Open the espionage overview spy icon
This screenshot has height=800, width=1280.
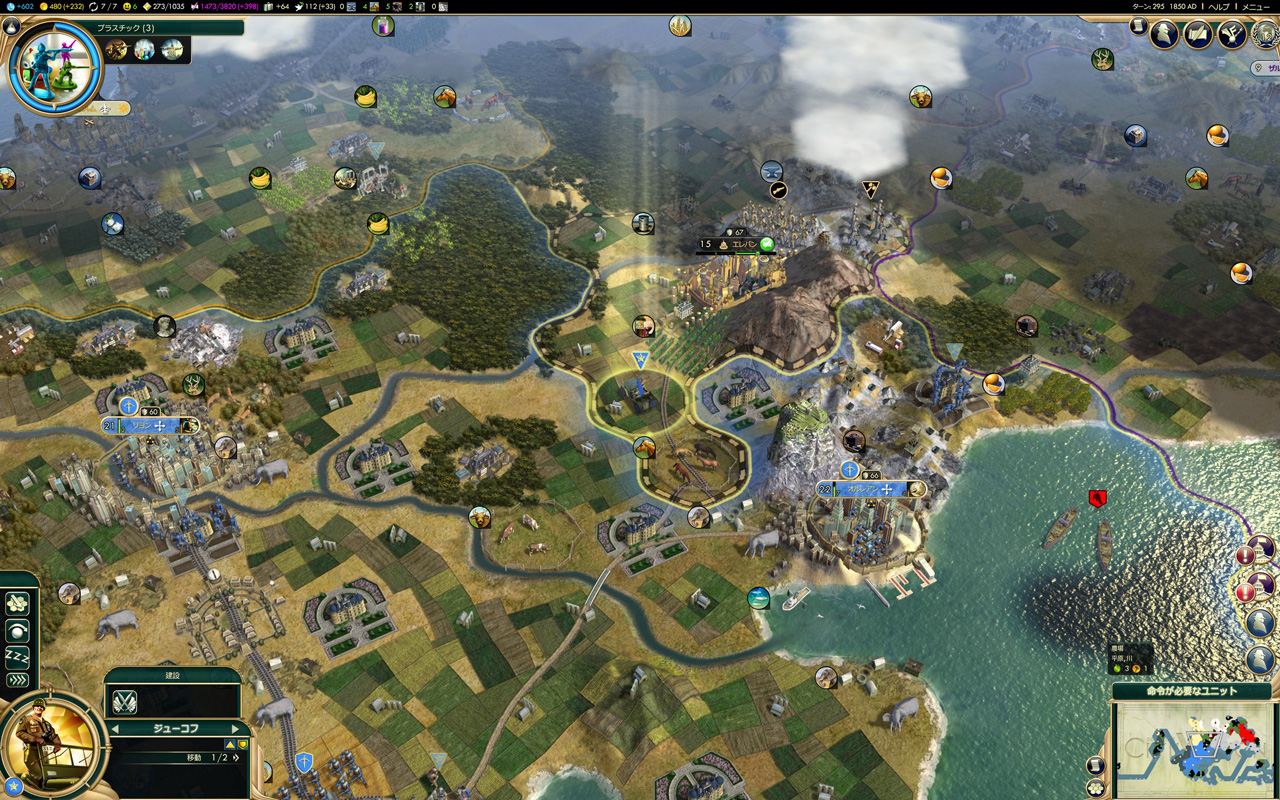(x=1162, y=33)
